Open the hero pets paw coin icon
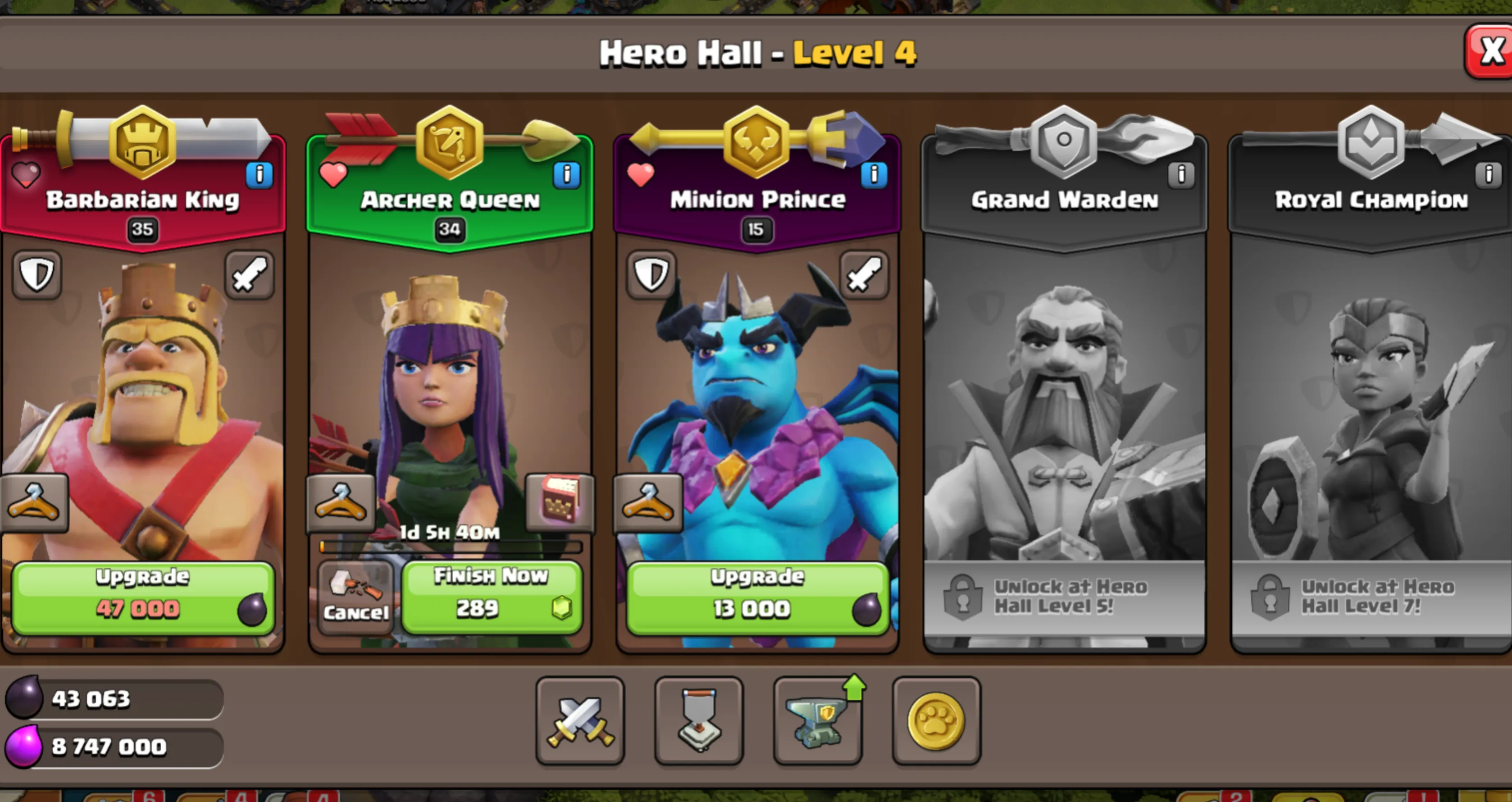Image resolution: width=1512 pixels, height=802 pixels. point(936,723)
